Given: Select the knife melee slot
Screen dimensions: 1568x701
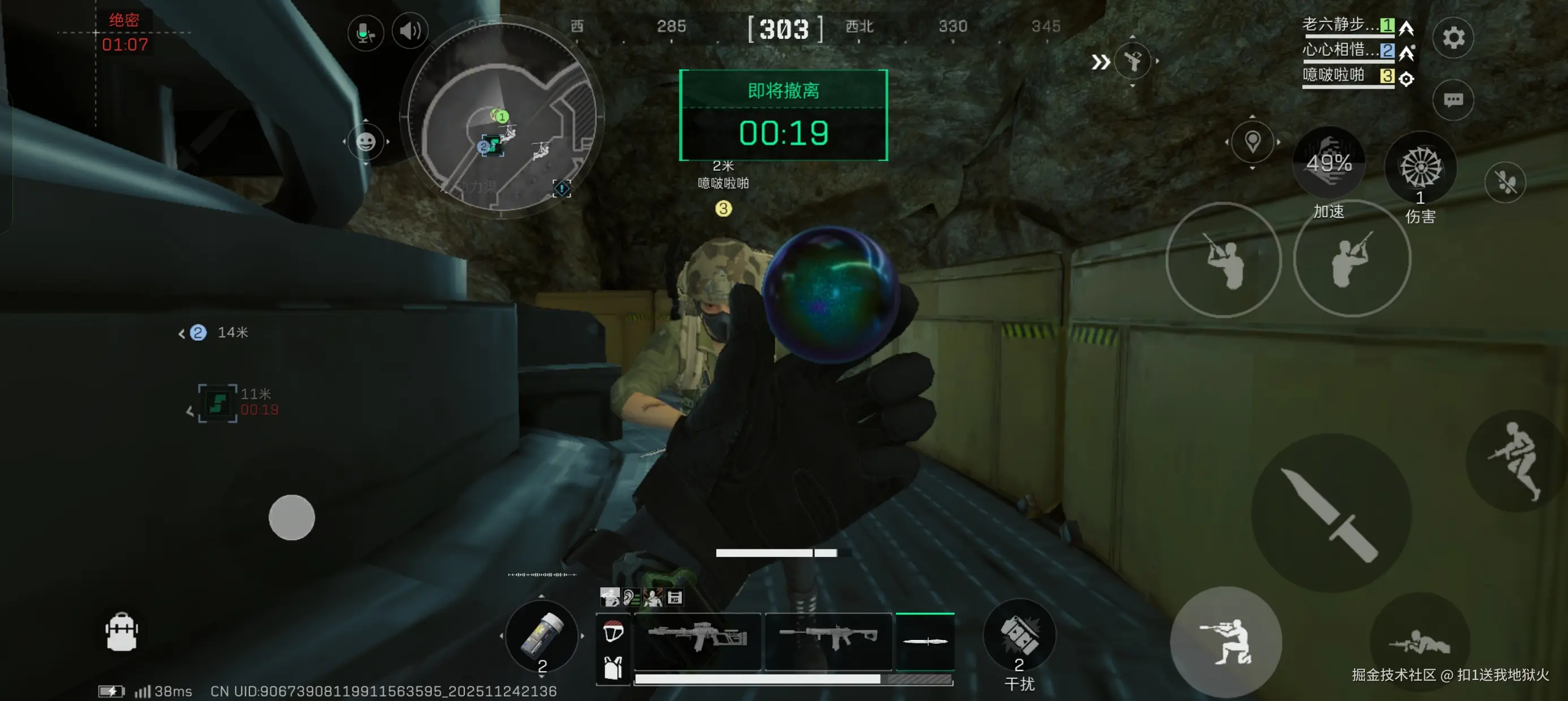Looking at the screenshot, I should [925, 641].
